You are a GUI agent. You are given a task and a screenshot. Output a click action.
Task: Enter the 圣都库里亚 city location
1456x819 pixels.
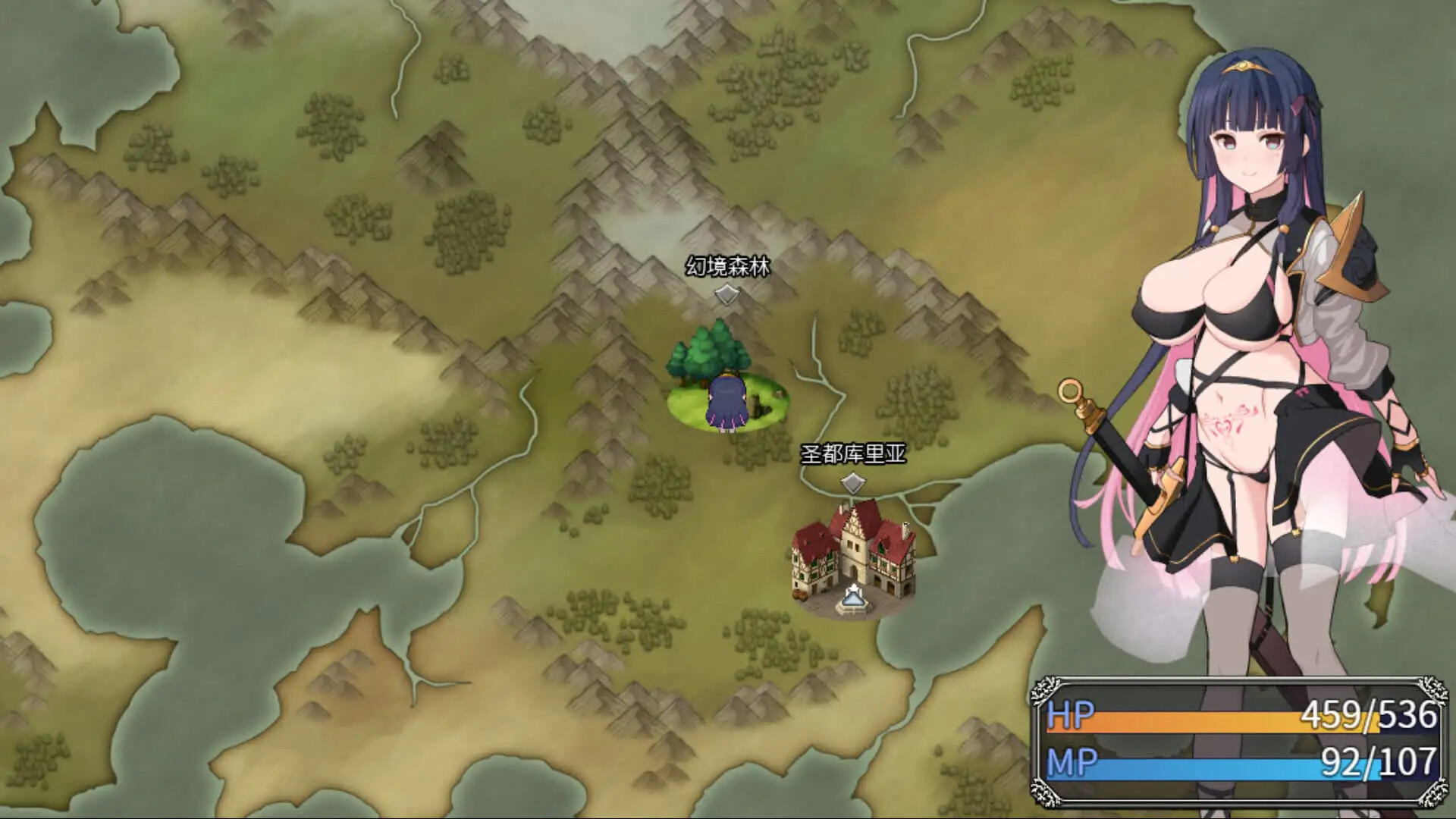coord(853,557)
